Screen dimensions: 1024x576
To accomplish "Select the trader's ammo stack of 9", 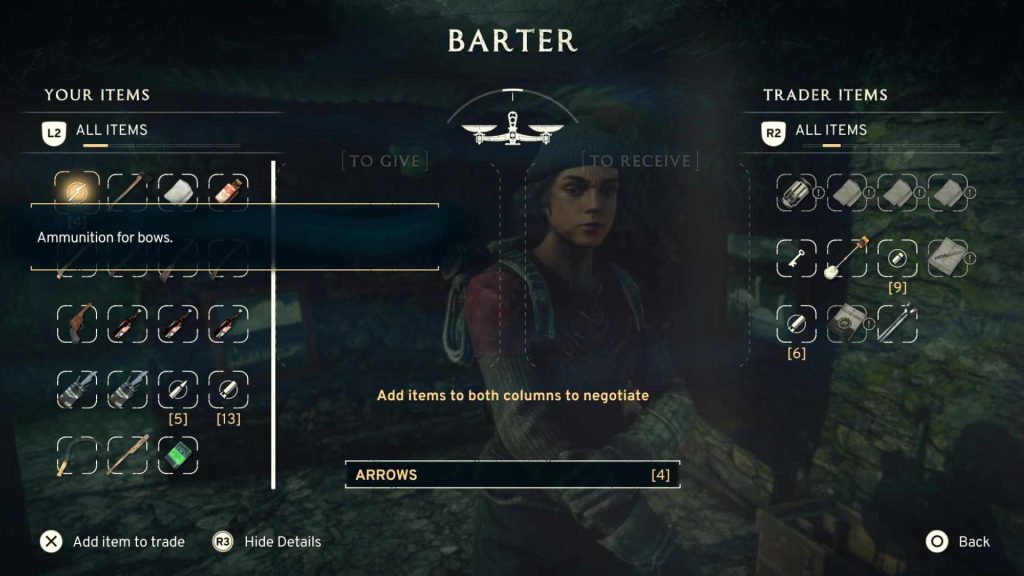I will coord(897,258).
